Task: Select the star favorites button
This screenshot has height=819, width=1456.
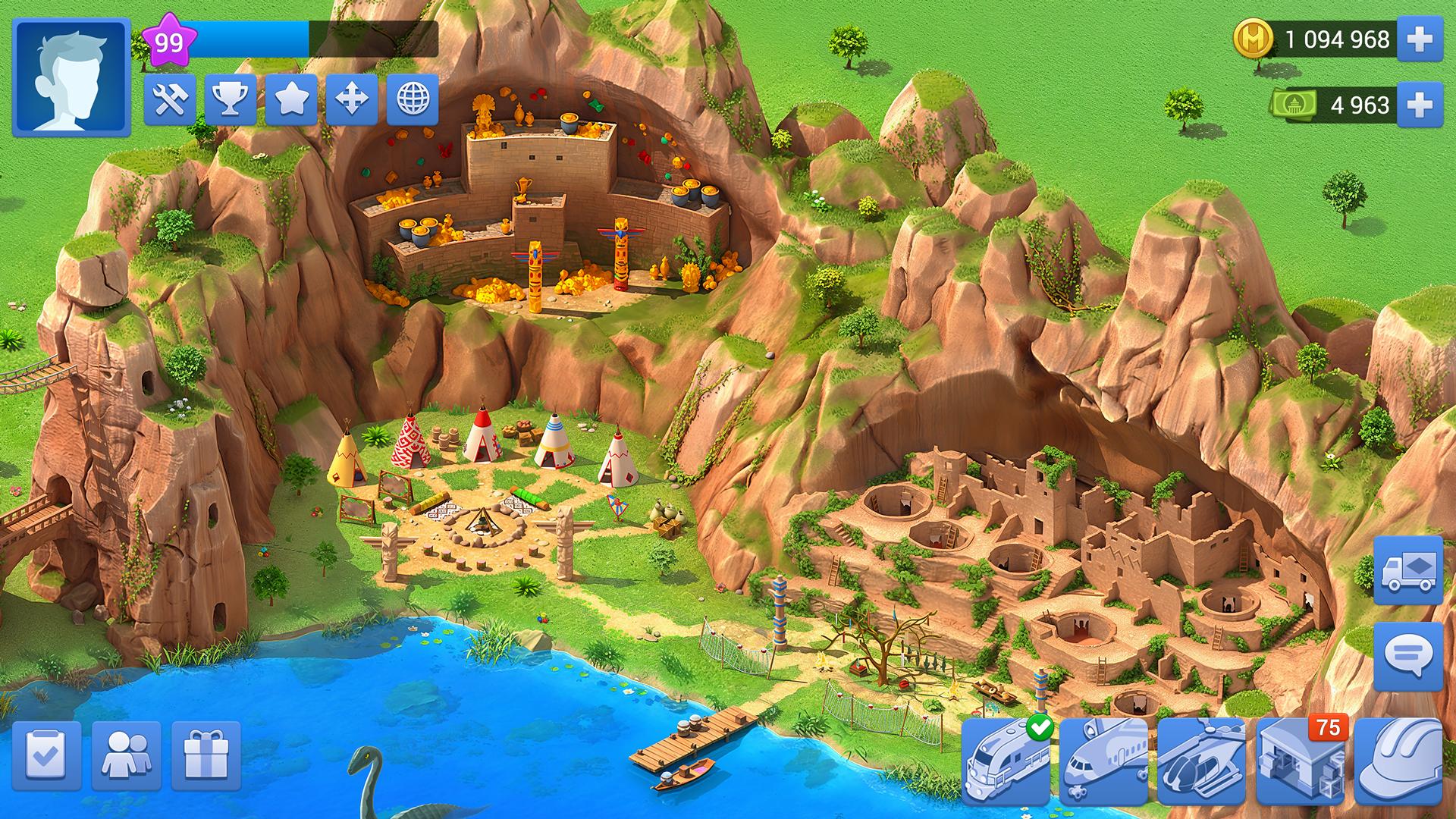Action: [x=291, y=99]
